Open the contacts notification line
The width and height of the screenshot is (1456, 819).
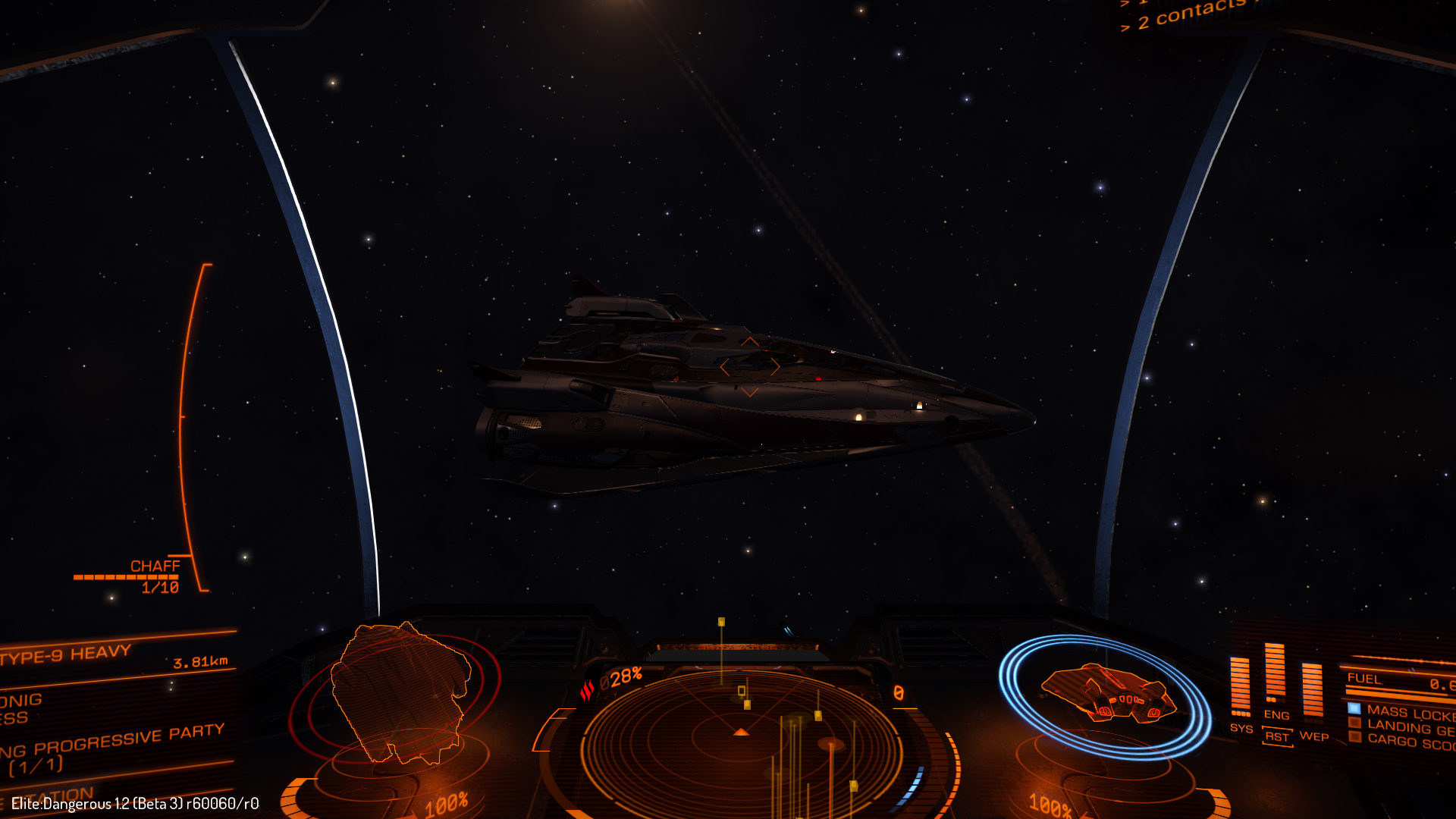point(1191,14)
